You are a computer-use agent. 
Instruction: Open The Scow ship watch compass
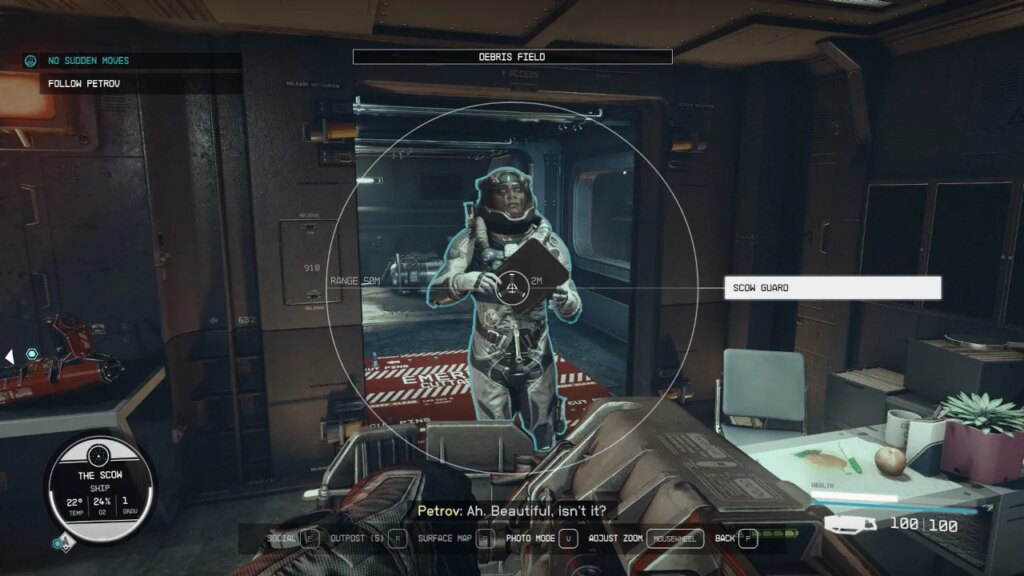click(x=100, y=486)
